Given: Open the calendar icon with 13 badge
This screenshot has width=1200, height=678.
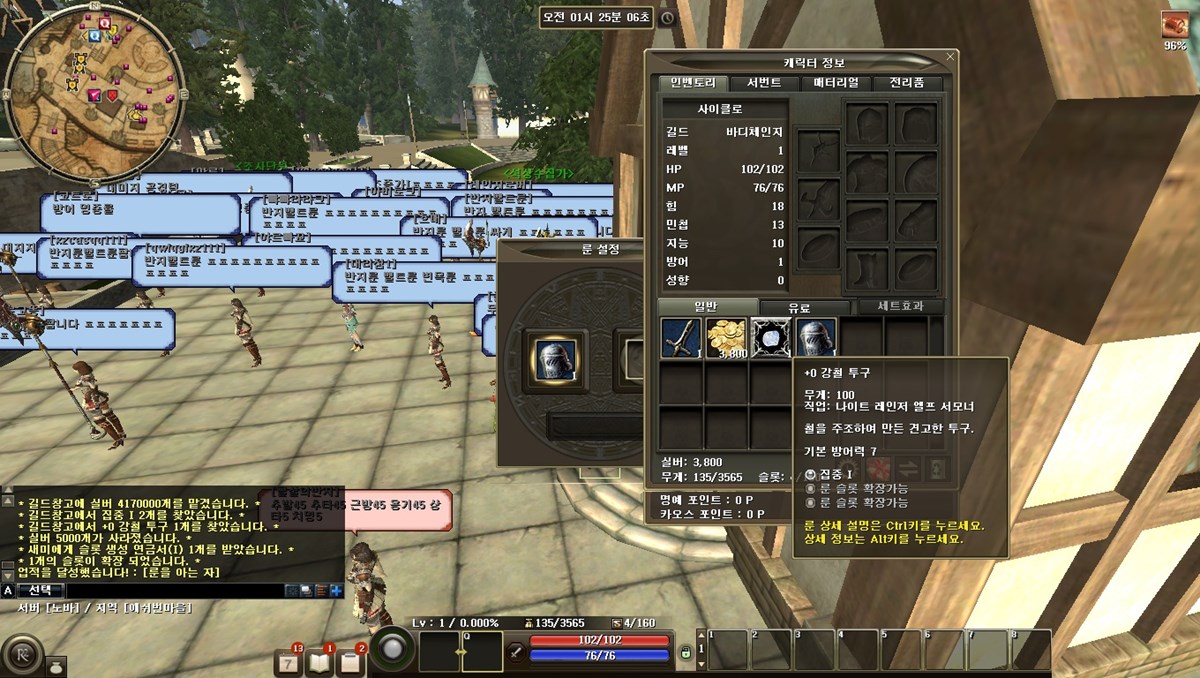Looking at the screenshot, I should [x=288, y=660].
